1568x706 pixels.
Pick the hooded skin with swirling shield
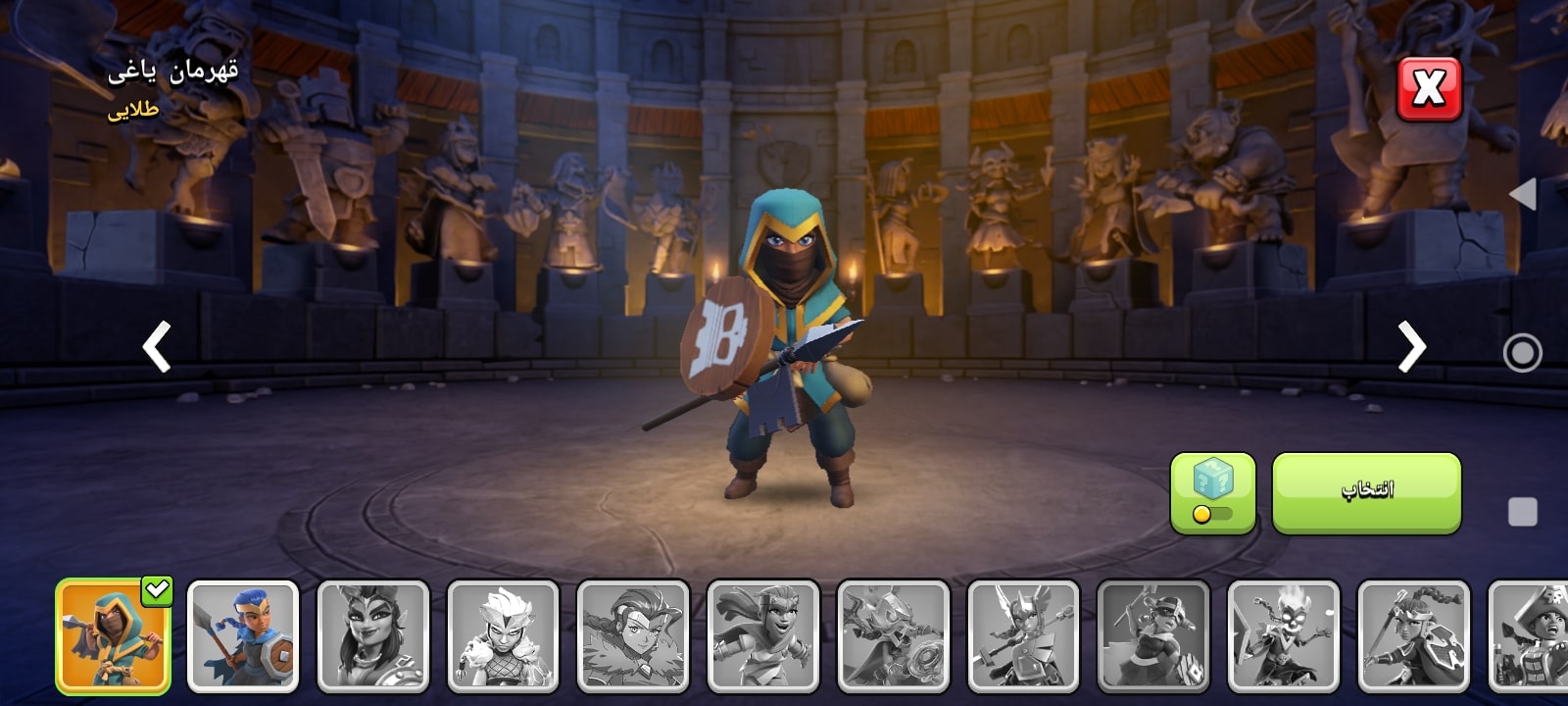(x=894, y=636)
